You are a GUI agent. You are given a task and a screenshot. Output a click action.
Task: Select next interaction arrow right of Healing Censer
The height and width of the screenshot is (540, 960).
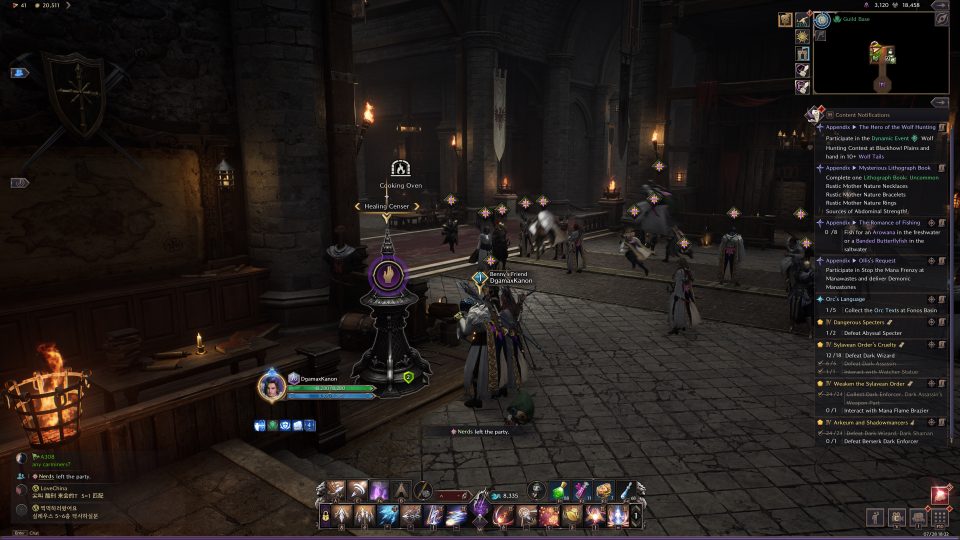[417, 206]
